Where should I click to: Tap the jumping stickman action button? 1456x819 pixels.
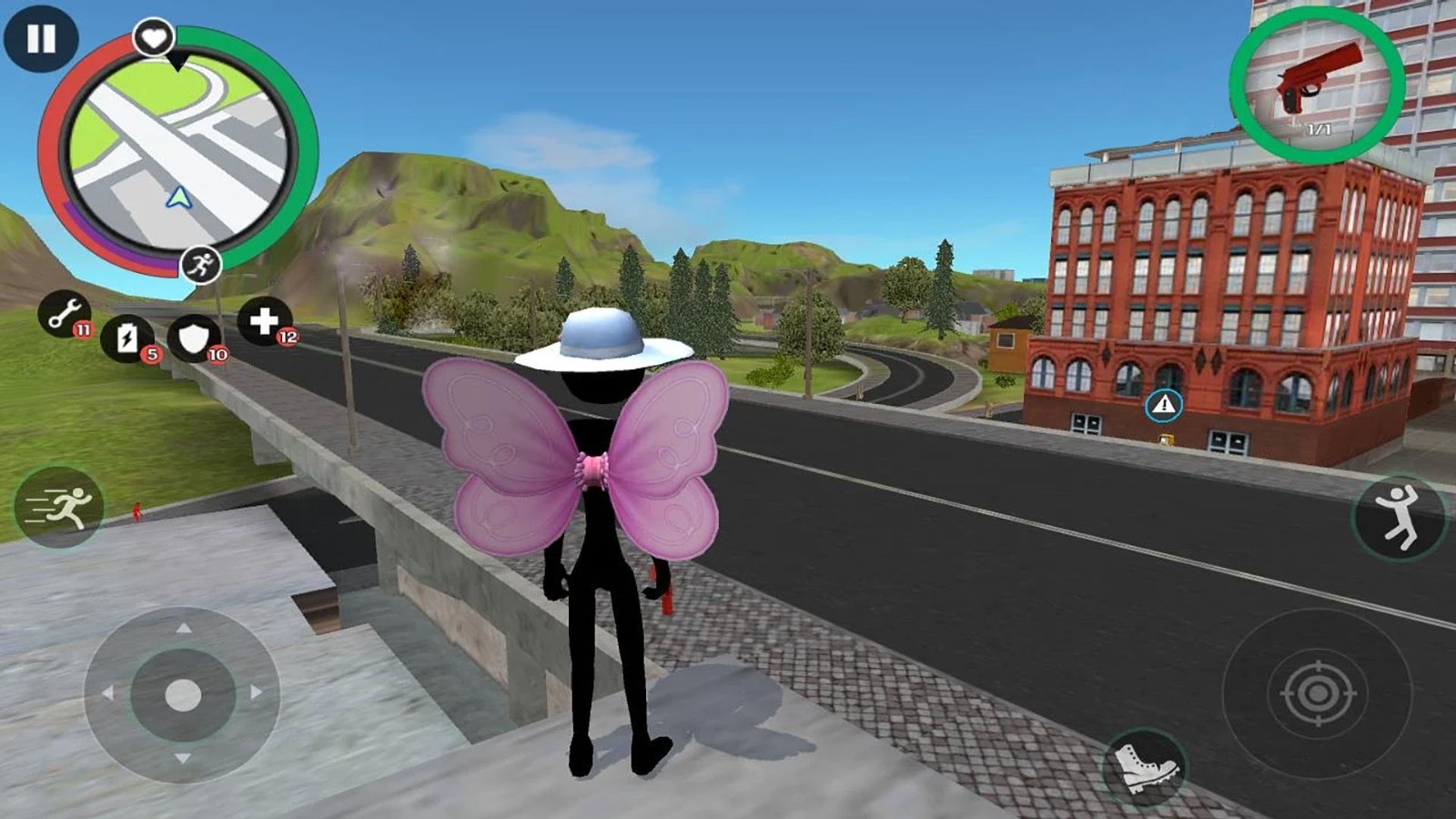tap(1399, 516)
